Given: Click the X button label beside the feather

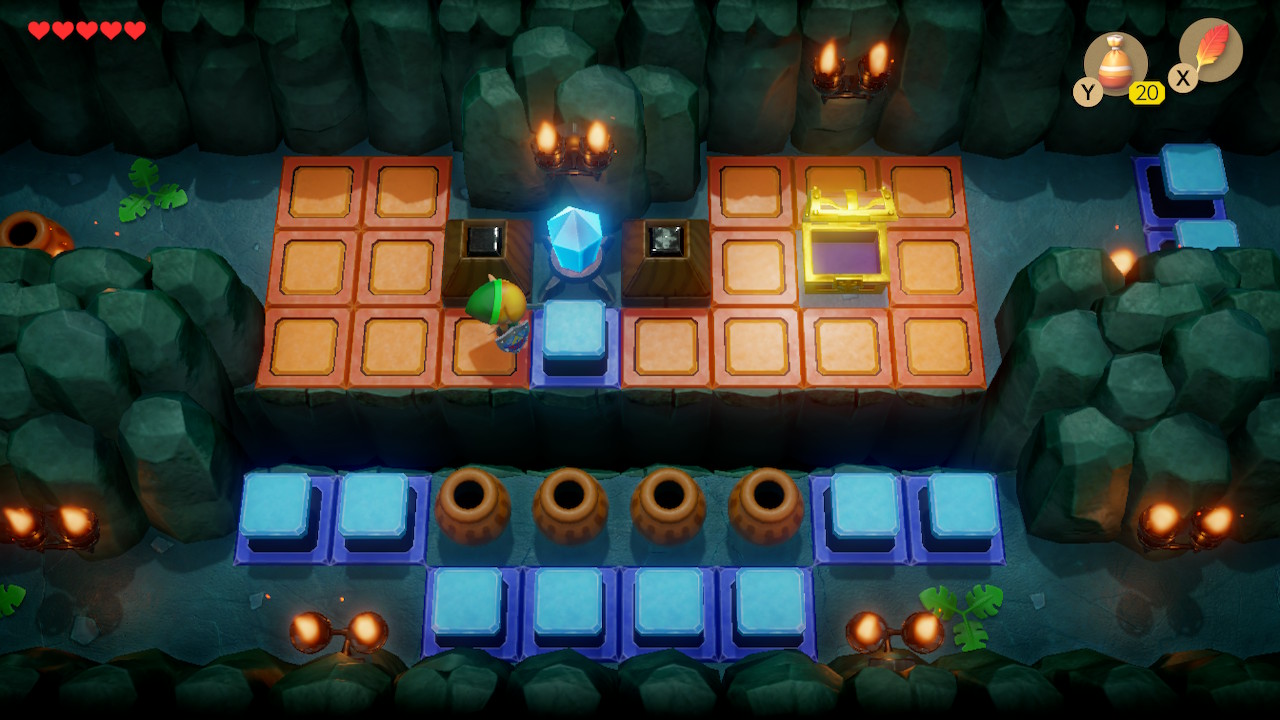Looking at the screenshot, I should pyautogui.click(x=1181, y=77).
